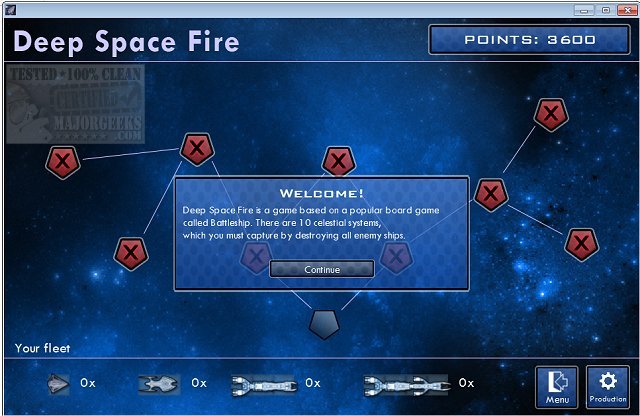This screenshot has height=416, width=640.
Task: Open the Production gear panel
Action: coord(607,387)
